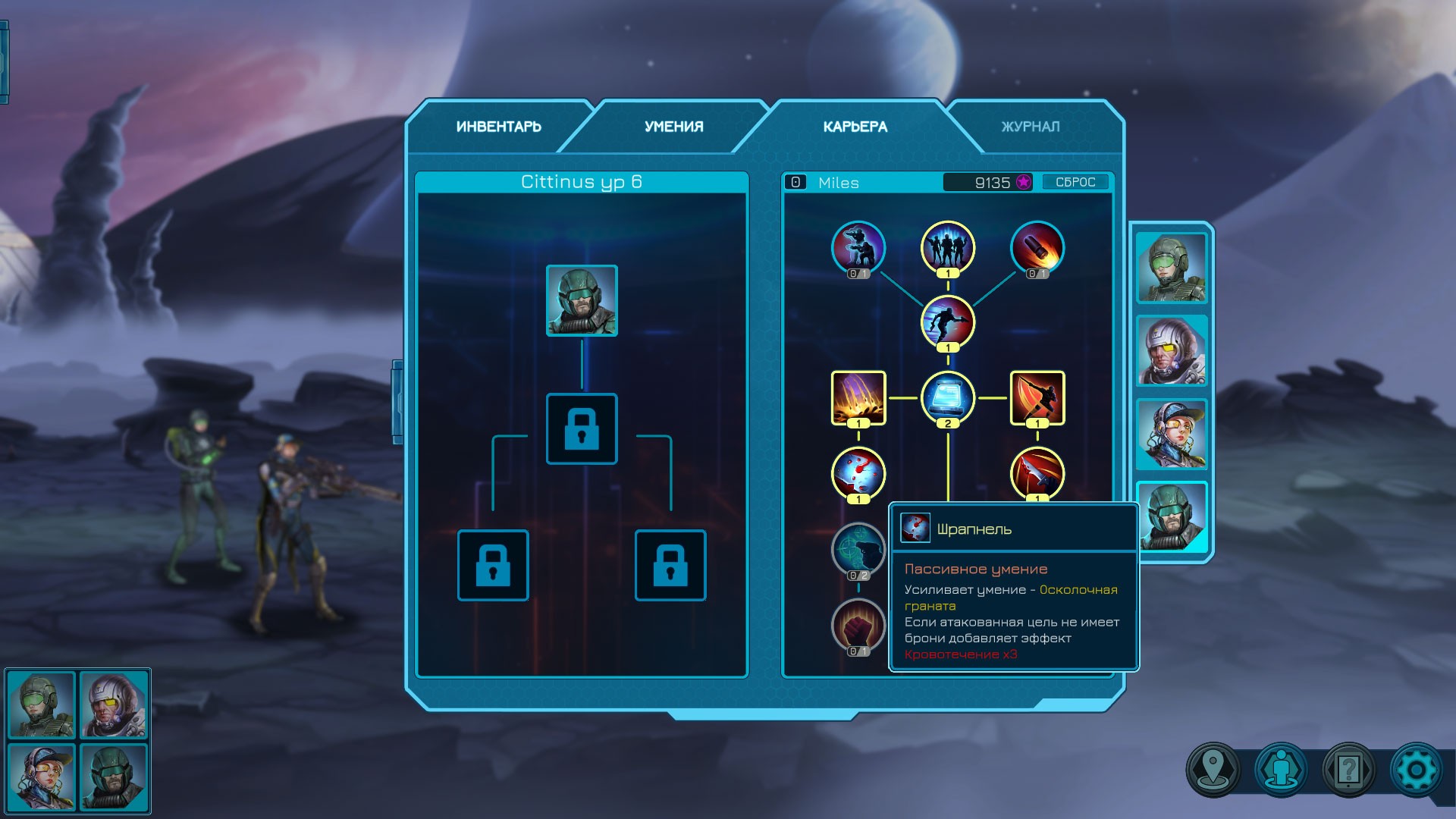Select the three soldiers squad skill
The image size is (1456, 819).
(x=947, y=247)
